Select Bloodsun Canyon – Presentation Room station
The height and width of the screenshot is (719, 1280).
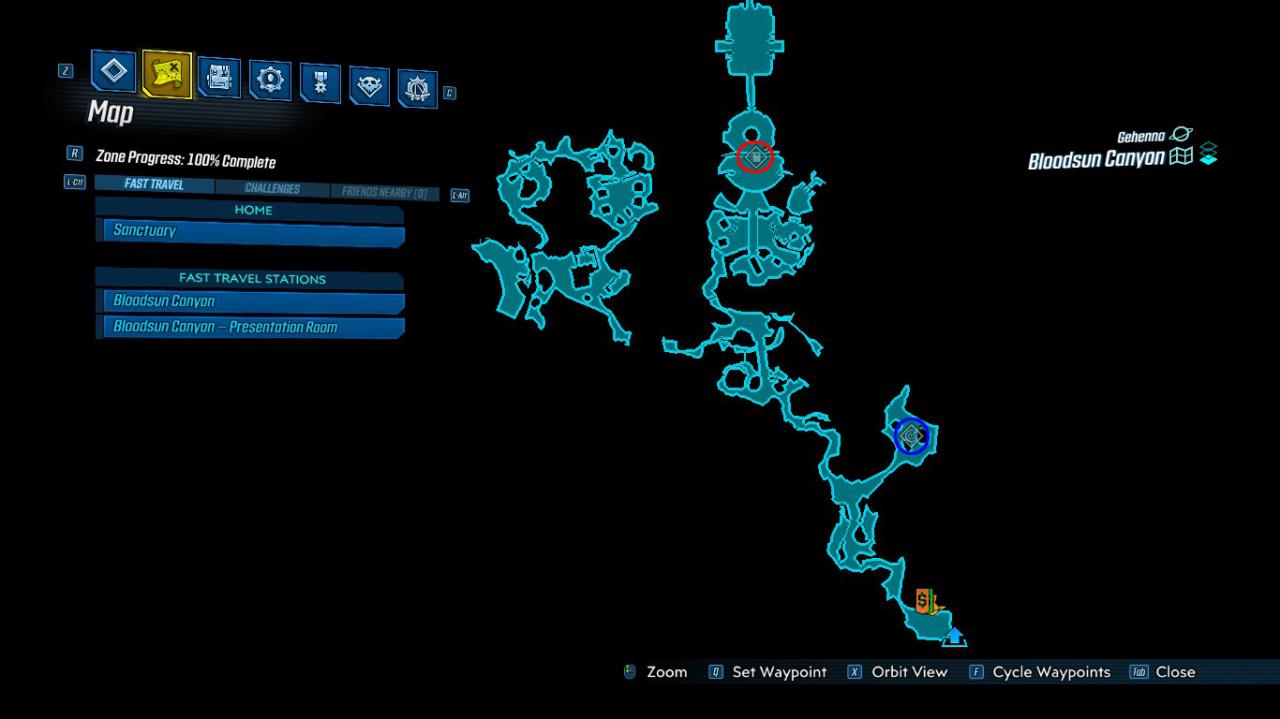click(254, 327)
